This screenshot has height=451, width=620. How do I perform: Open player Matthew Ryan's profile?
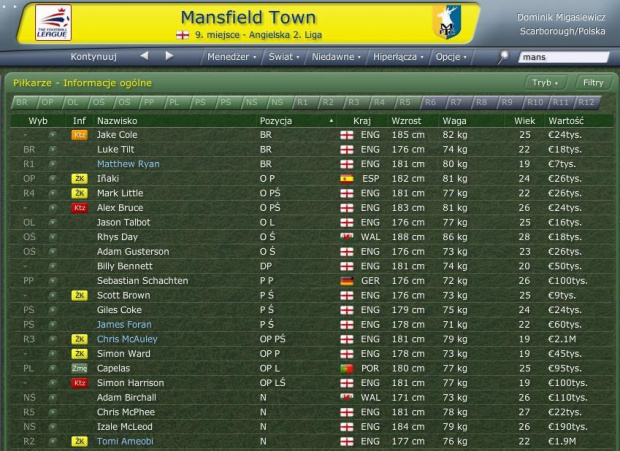(128, 163)
